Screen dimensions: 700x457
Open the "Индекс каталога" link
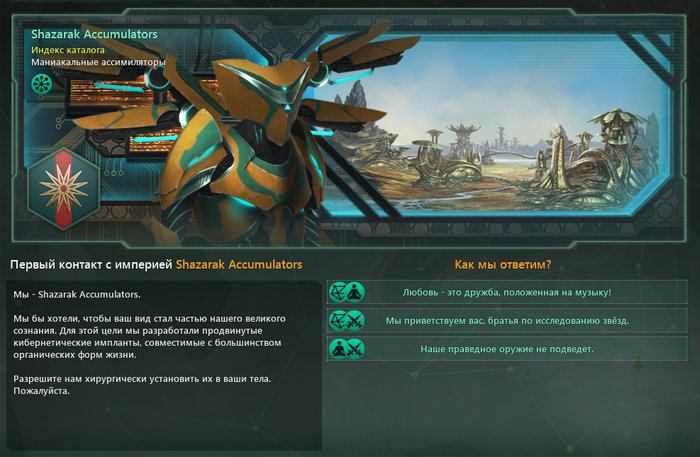[x=68, y=48]
